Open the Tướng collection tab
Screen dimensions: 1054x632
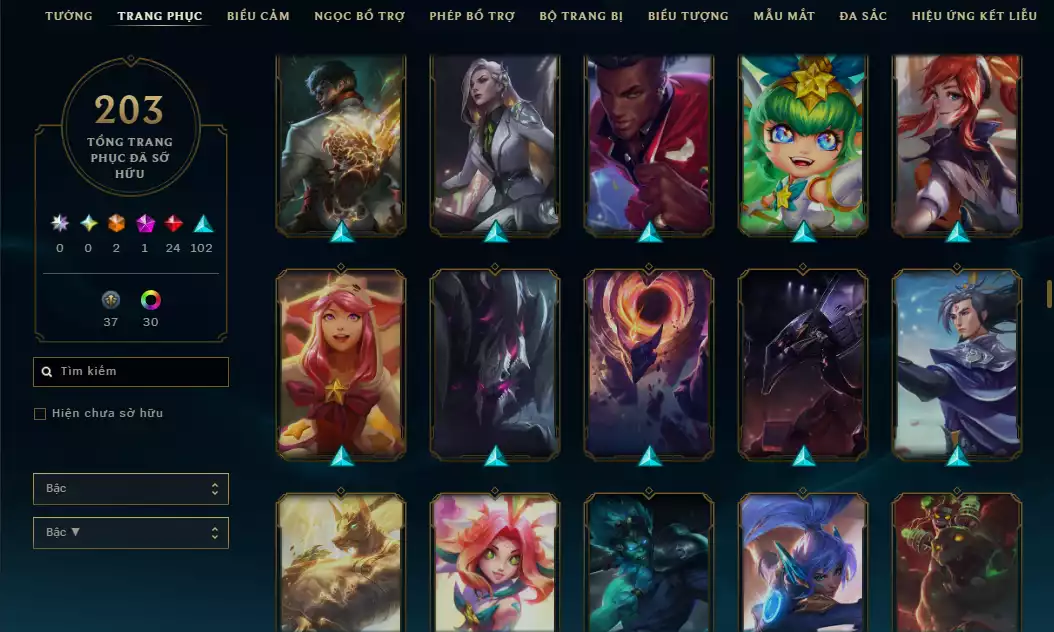point(69,16)
